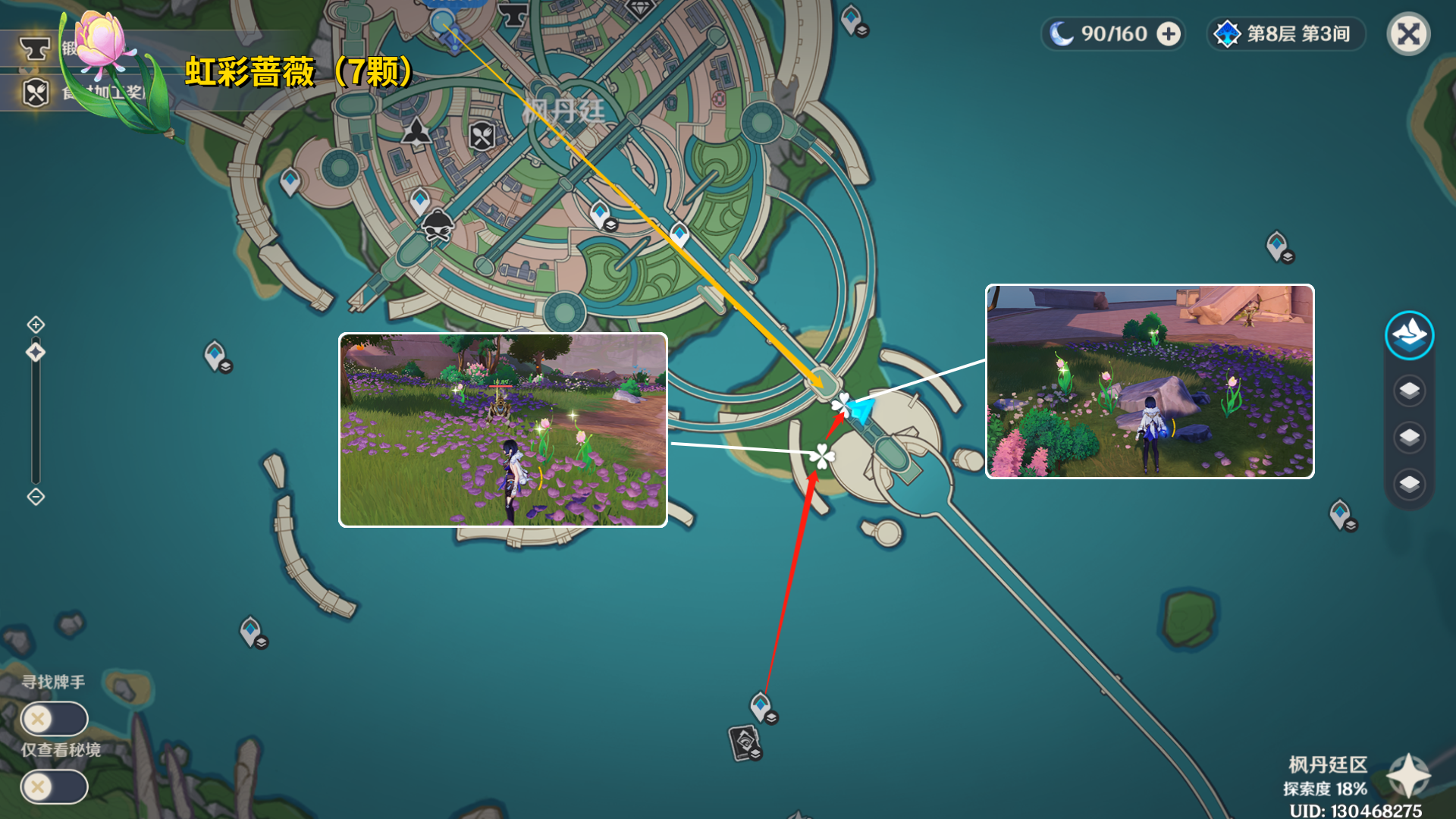Screen dimensions: 1456x819
Task: Open the Spiral Abyss floor 8 tracker
Action: pyautogui.click(x=1286, y=34)
